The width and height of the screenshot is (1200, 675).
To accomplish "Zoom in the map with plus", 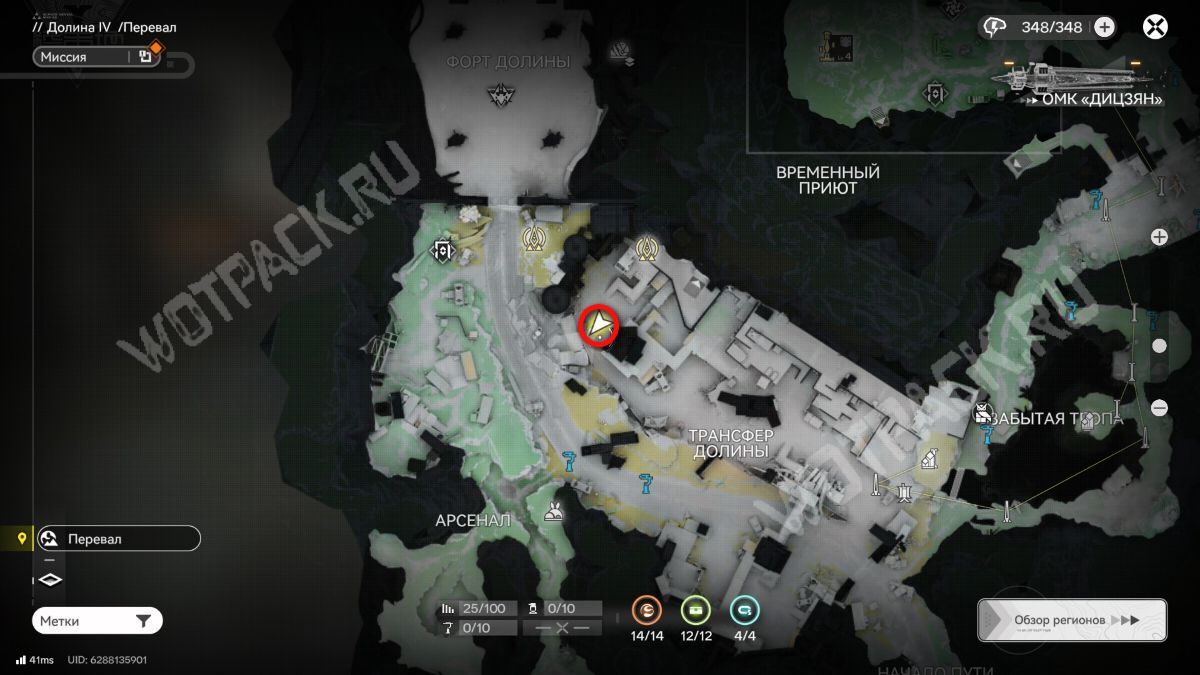I will (x=1159, y=237).
